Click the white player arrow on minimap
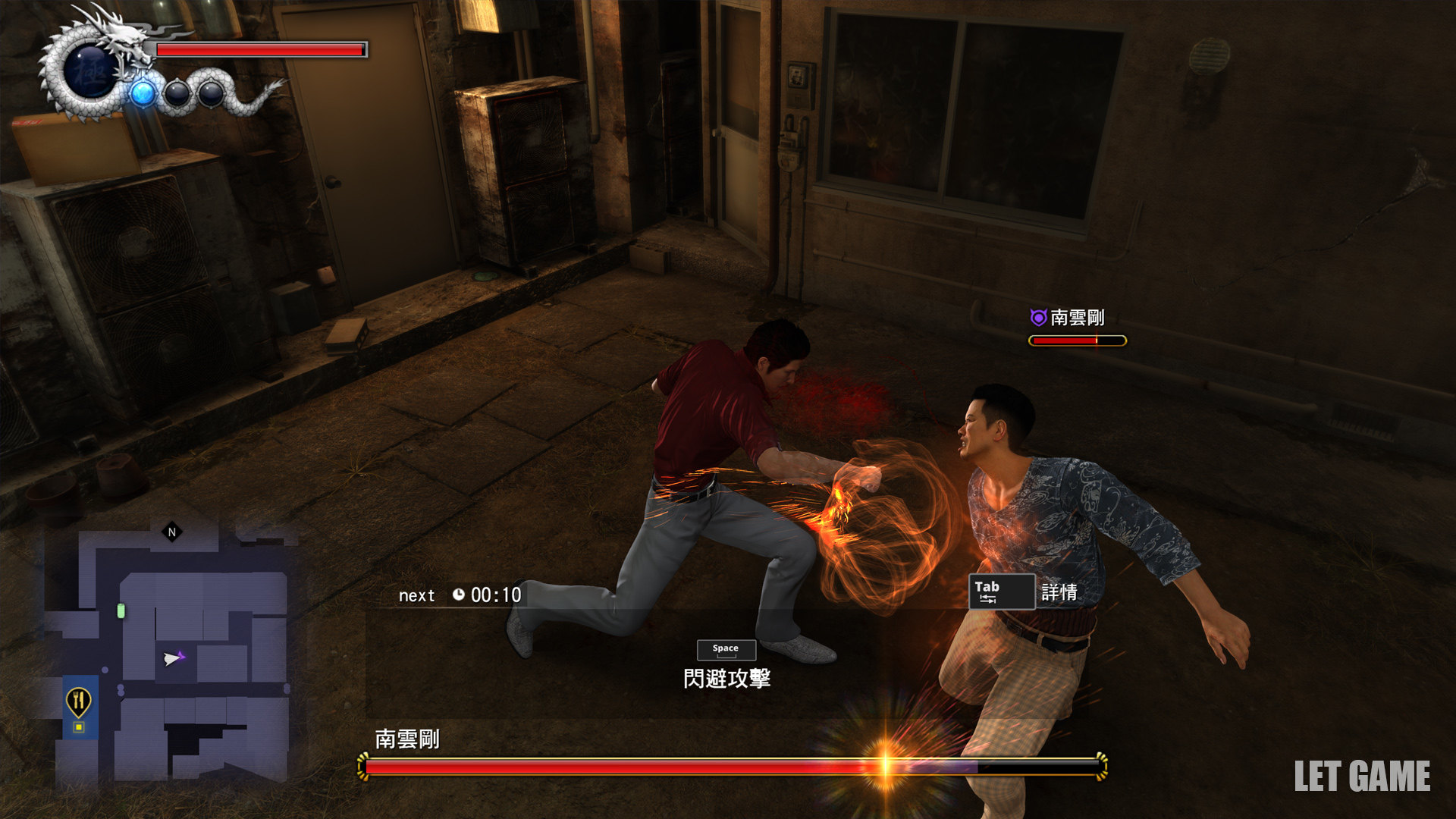The image size is (1456, 819). (172, 658)
